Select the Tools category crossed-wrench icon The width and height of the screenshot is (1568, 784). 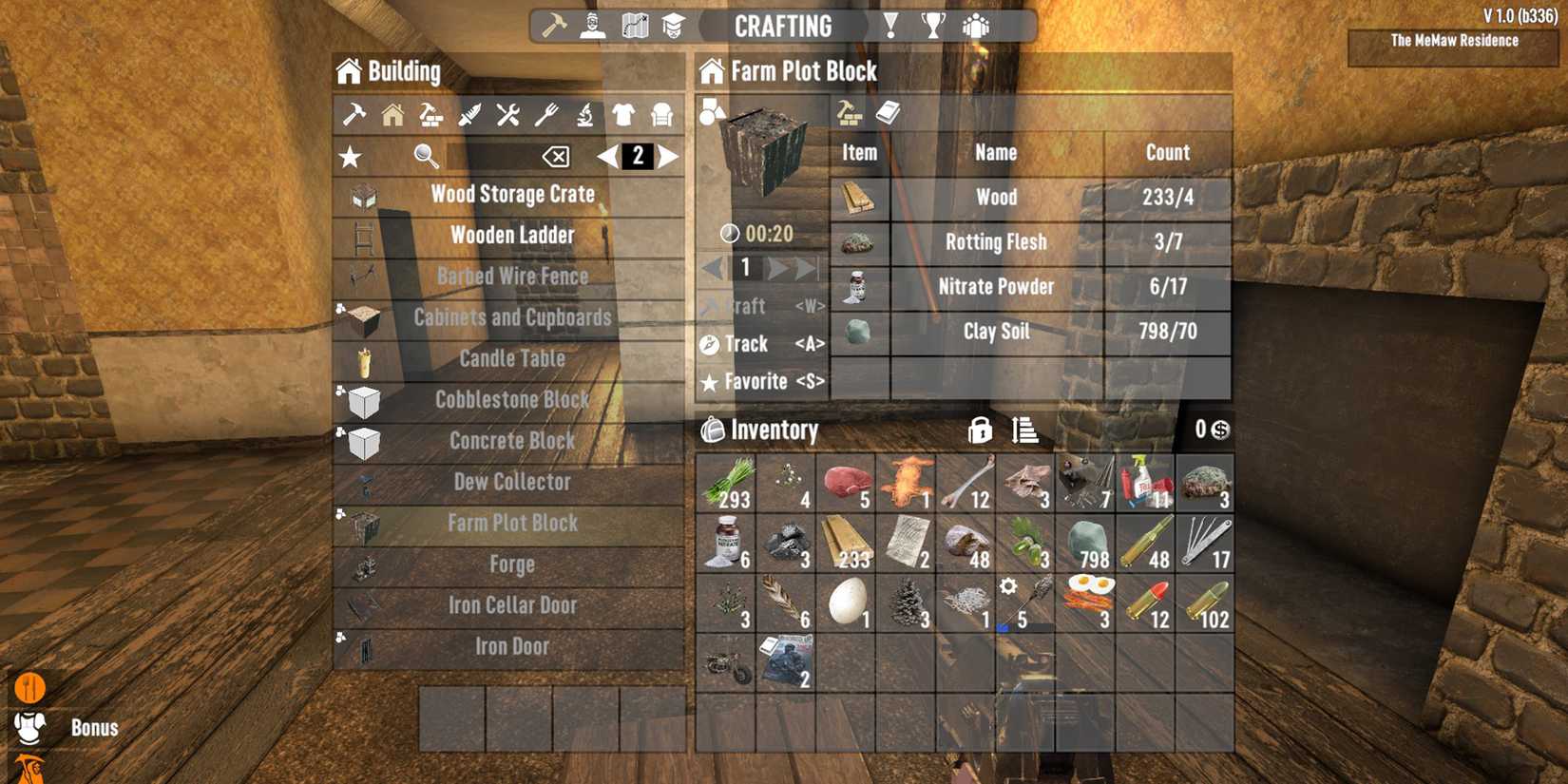tap(508, 114)
